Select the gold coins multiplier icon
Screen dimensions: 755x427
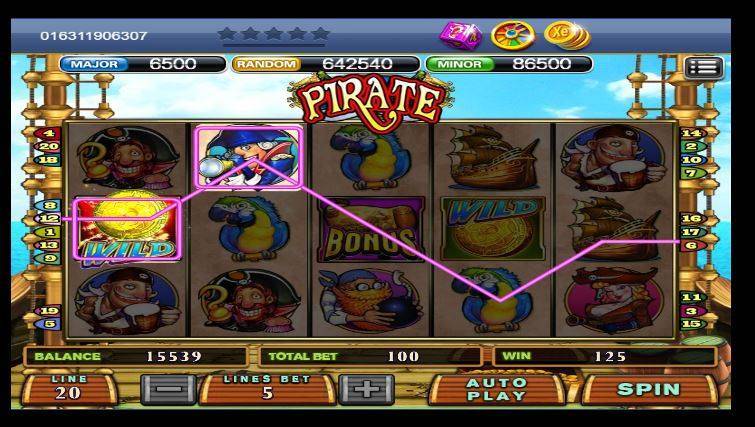click(566, 36)
